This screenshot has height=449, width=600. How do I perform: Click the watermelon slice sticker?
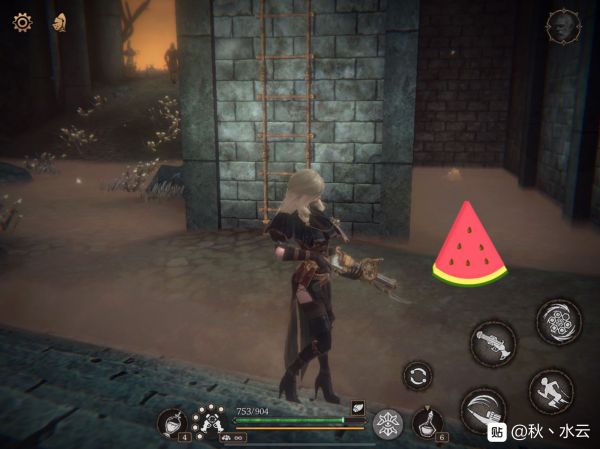point(469,246)
